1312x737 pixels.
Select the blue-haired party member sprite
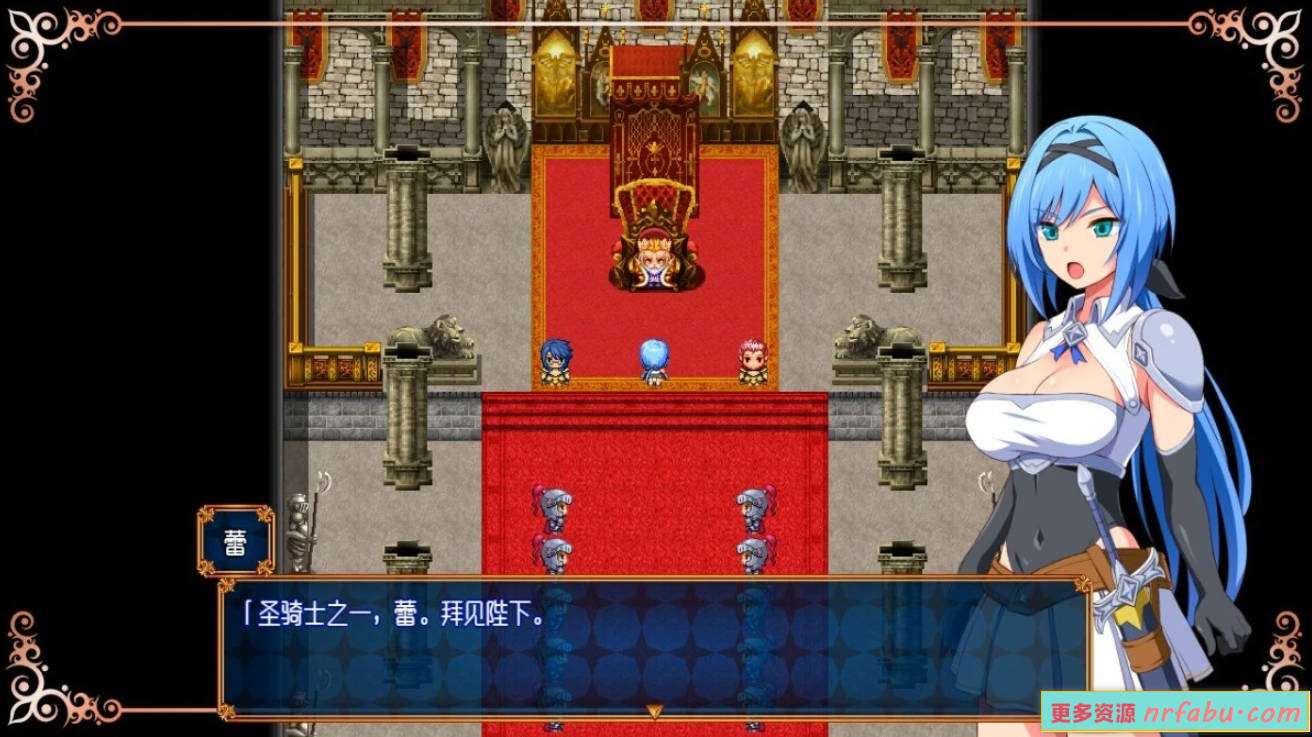[x=557, y=360]
